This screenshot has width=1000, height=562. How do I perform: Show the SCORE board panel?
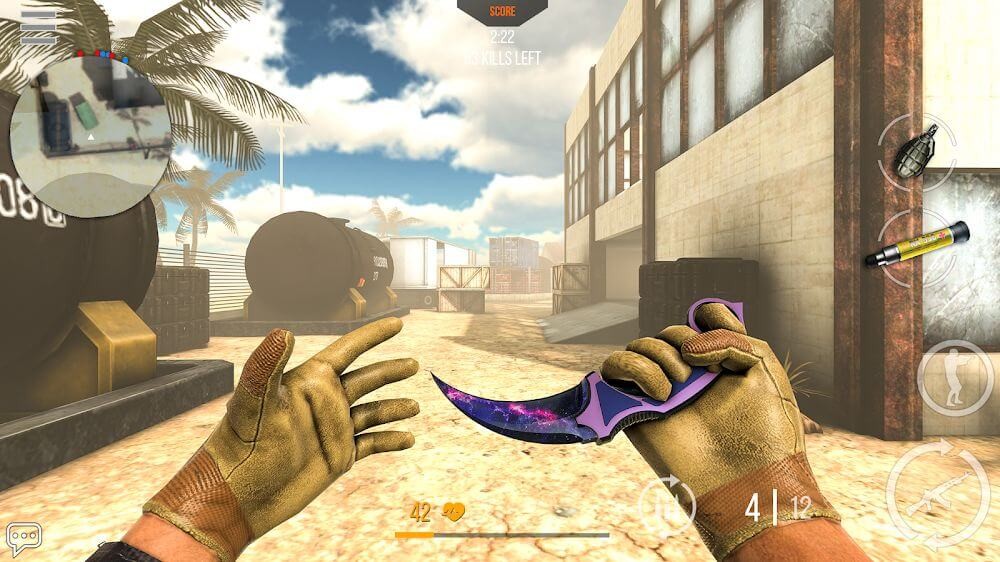(501, 12)
